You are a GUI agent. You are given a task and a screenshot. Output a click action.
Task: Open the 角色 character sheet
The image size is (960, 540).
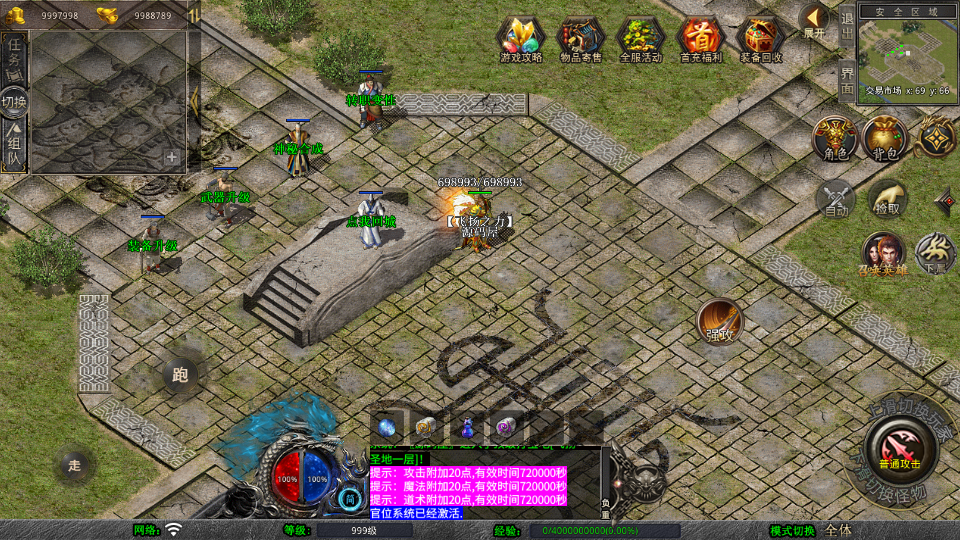(833, 137)
